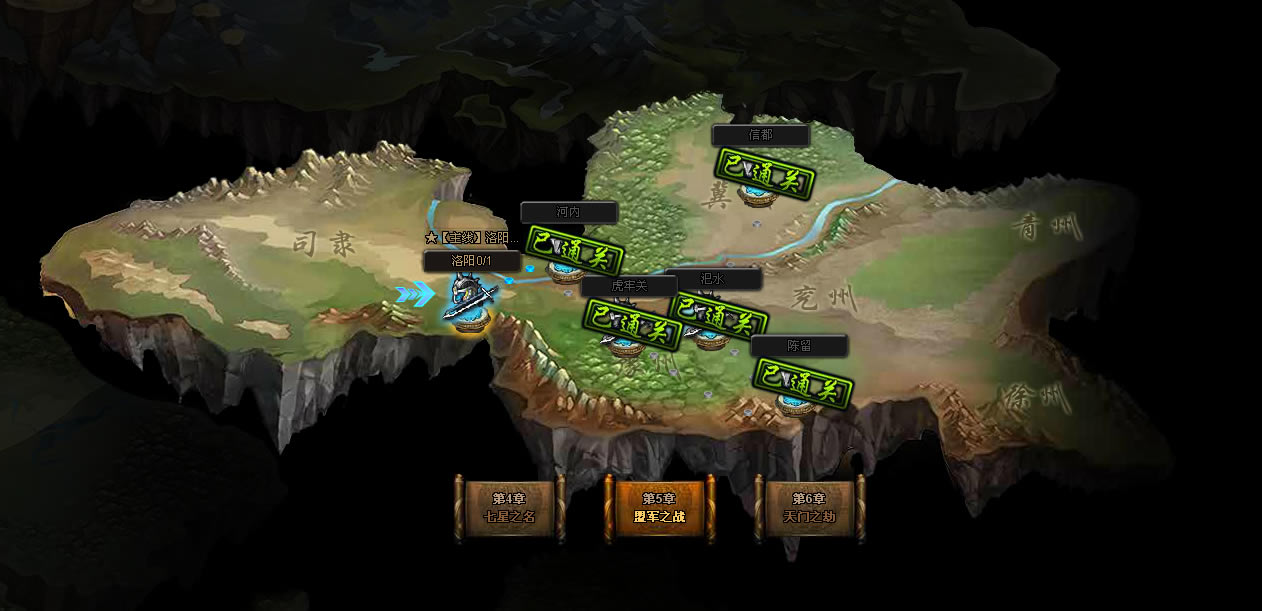Select the chapter 5 盟军之战 scroll
Image resolution: width=1262 pixels, height=611 pixels.
[659, 508]
